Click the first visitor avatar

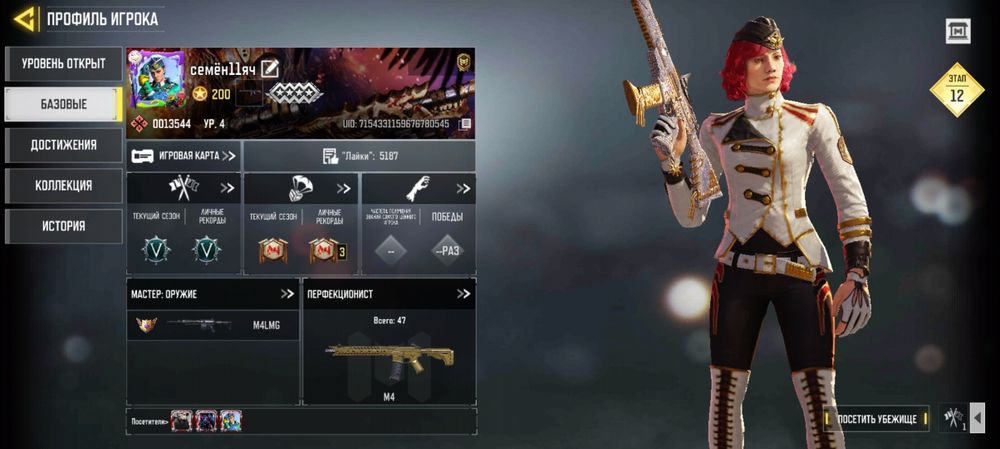click(x=181, y=421)
